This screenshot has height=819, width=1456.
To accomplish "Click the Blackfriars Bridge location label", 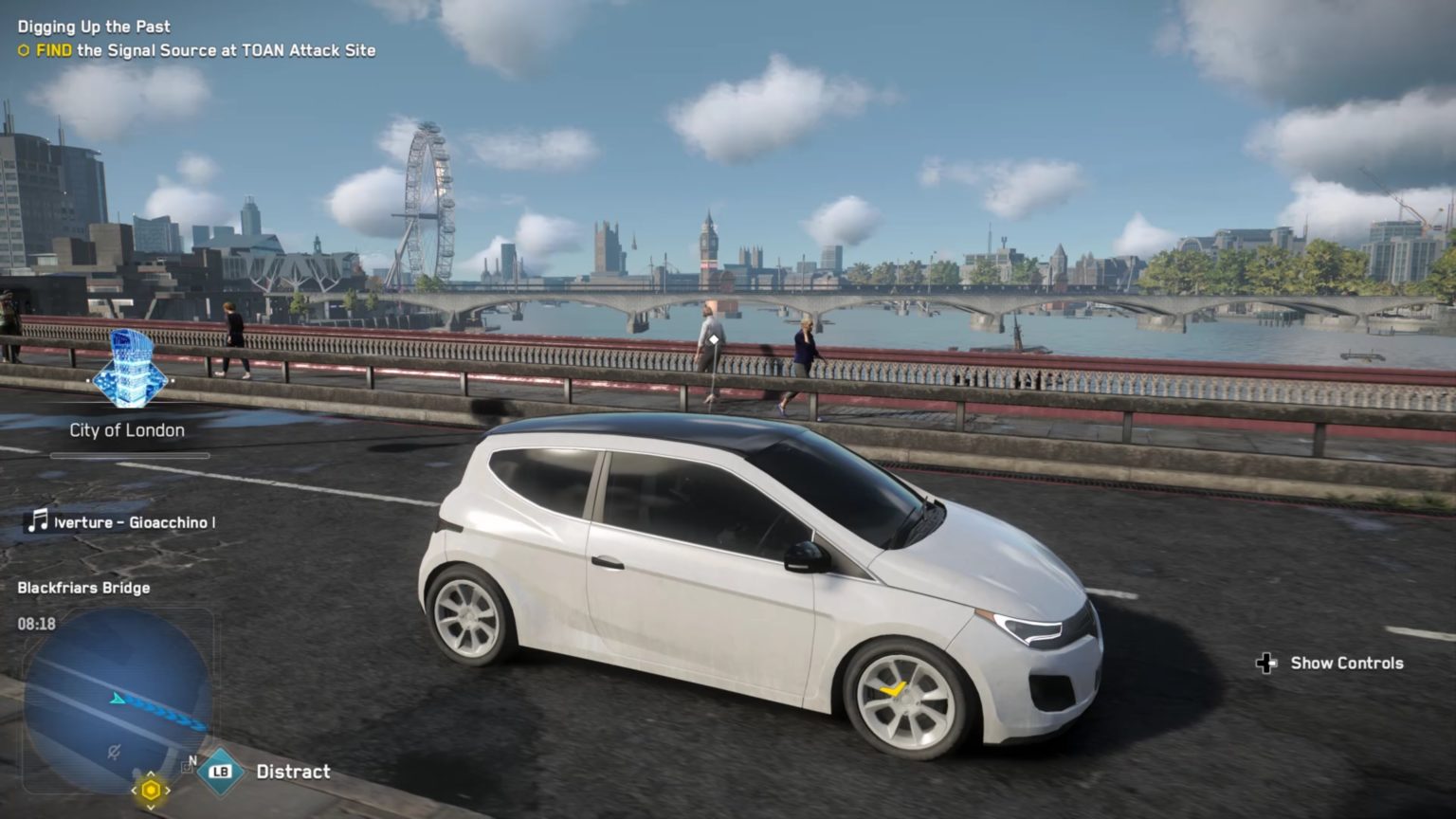I will [x=83, y=588].
